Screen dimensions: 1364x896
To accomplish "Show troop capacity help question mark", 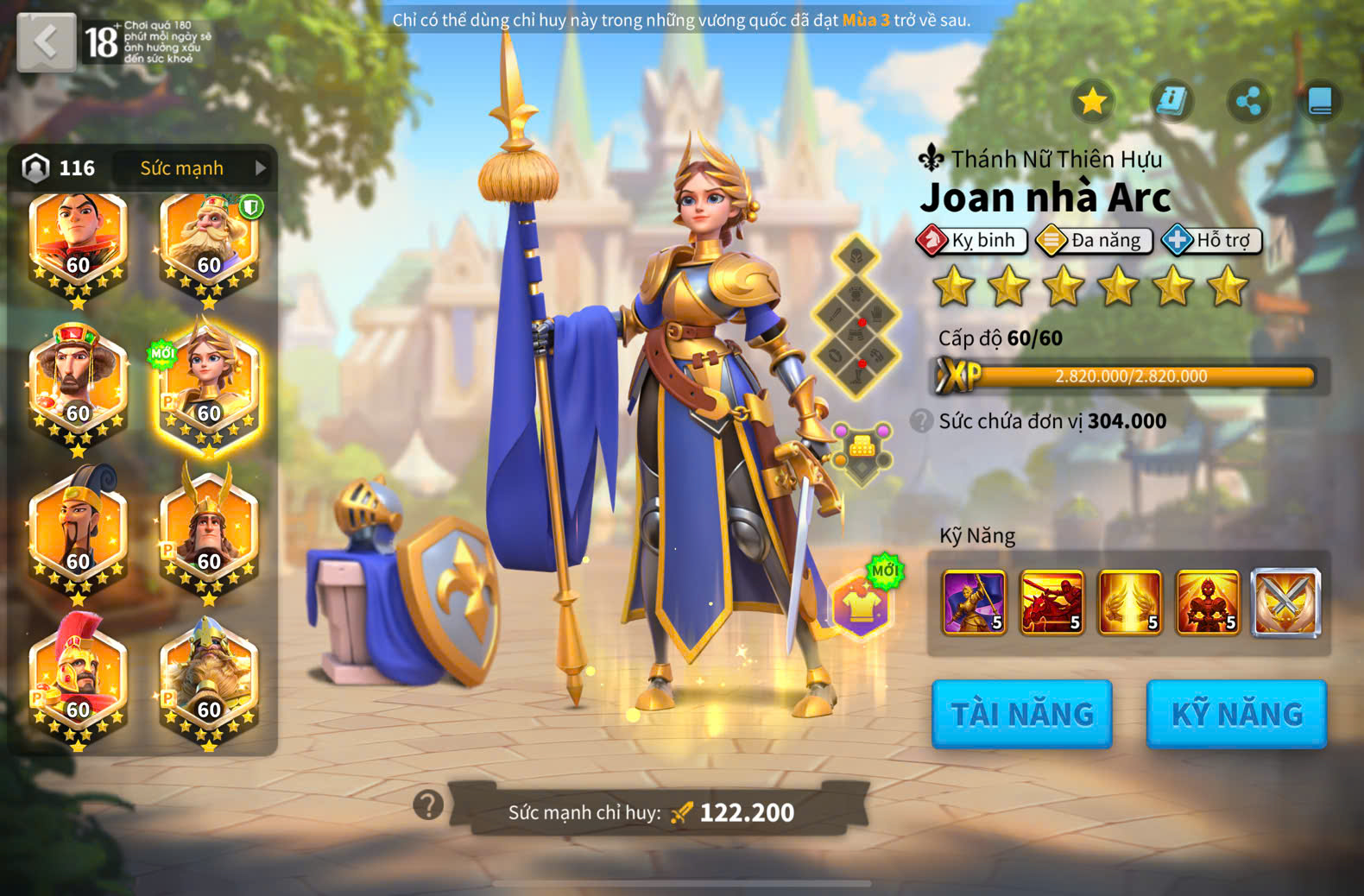I will [921, 420].
